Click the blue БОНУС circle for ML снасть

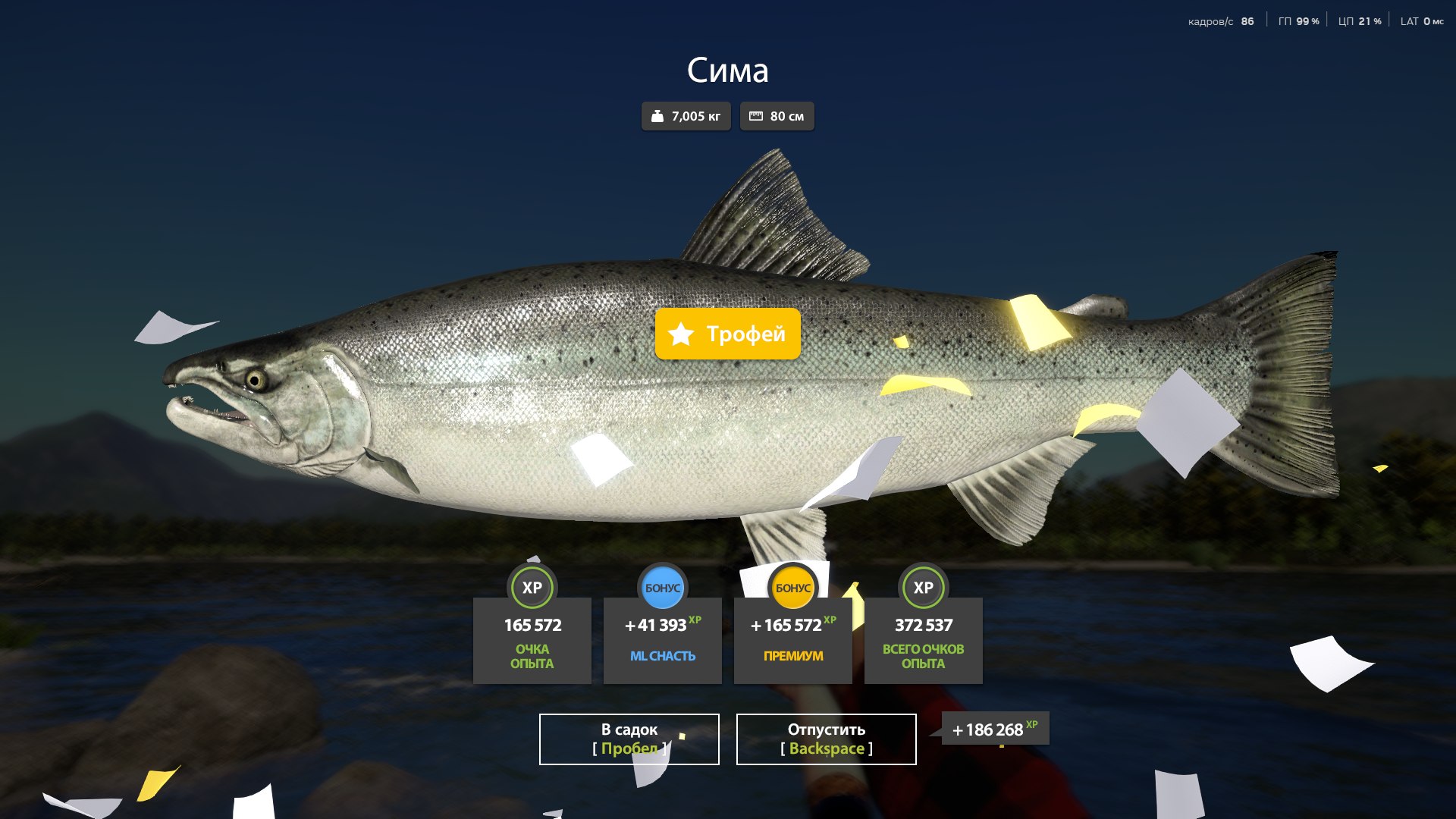click(x=663, y=587)
